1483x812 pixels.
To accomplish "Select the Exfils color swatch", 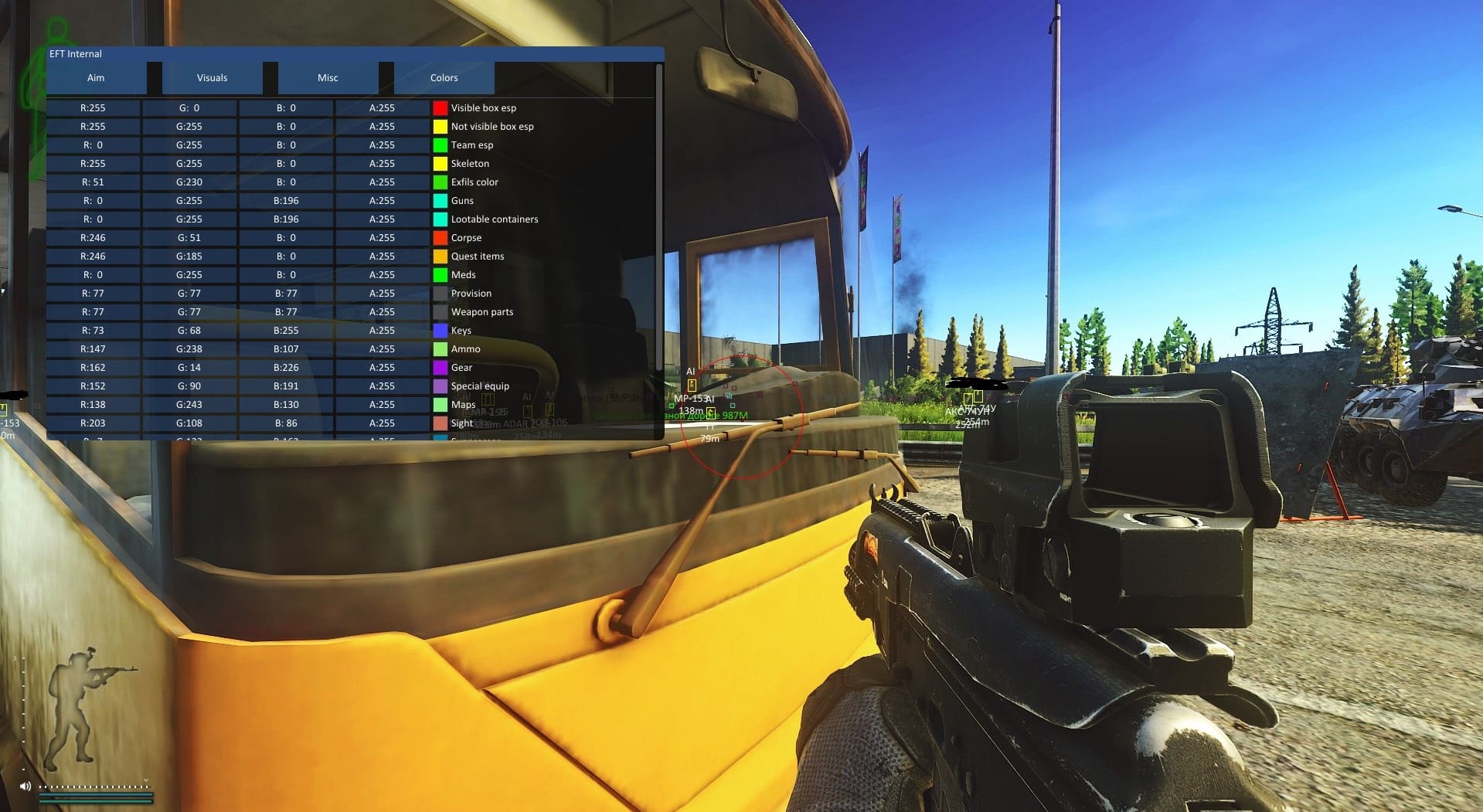I will [x=440, y=182].
